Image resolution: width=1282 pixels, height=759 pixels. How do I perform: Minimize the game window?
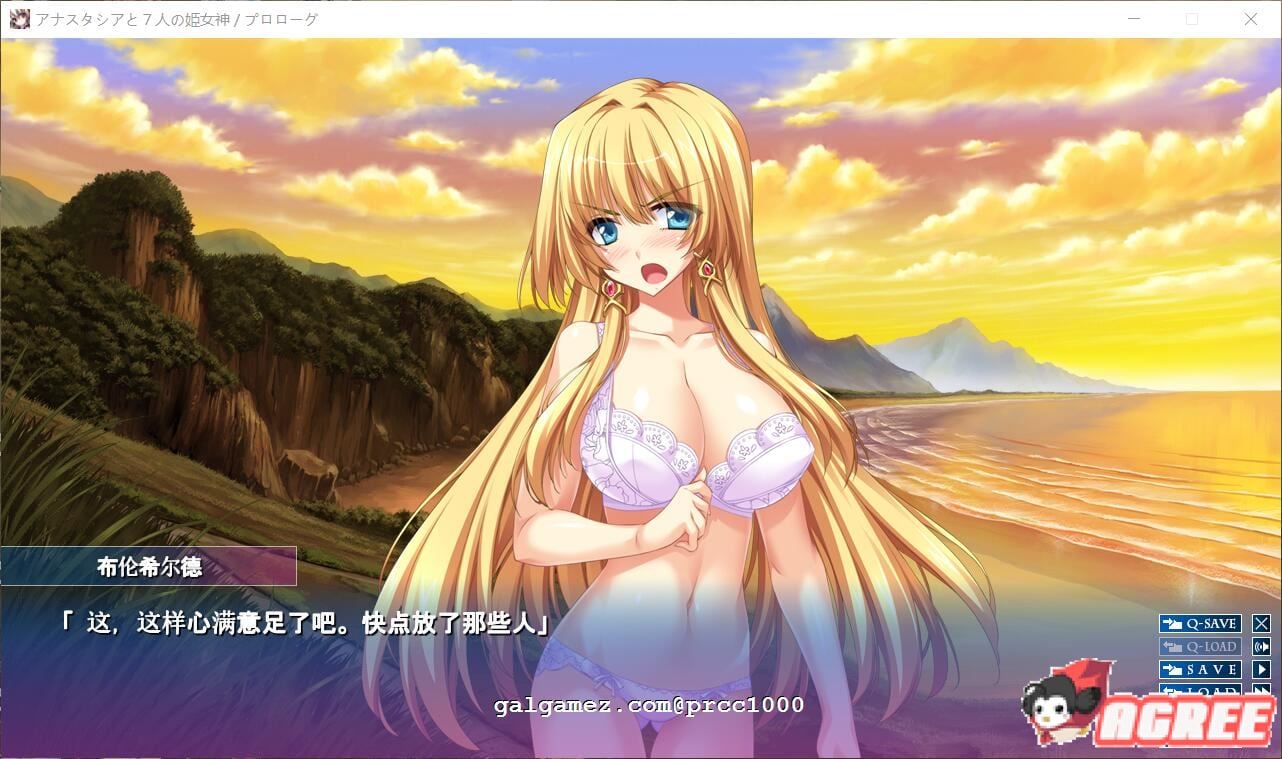pyautogui.click(x=1134, y=19)
